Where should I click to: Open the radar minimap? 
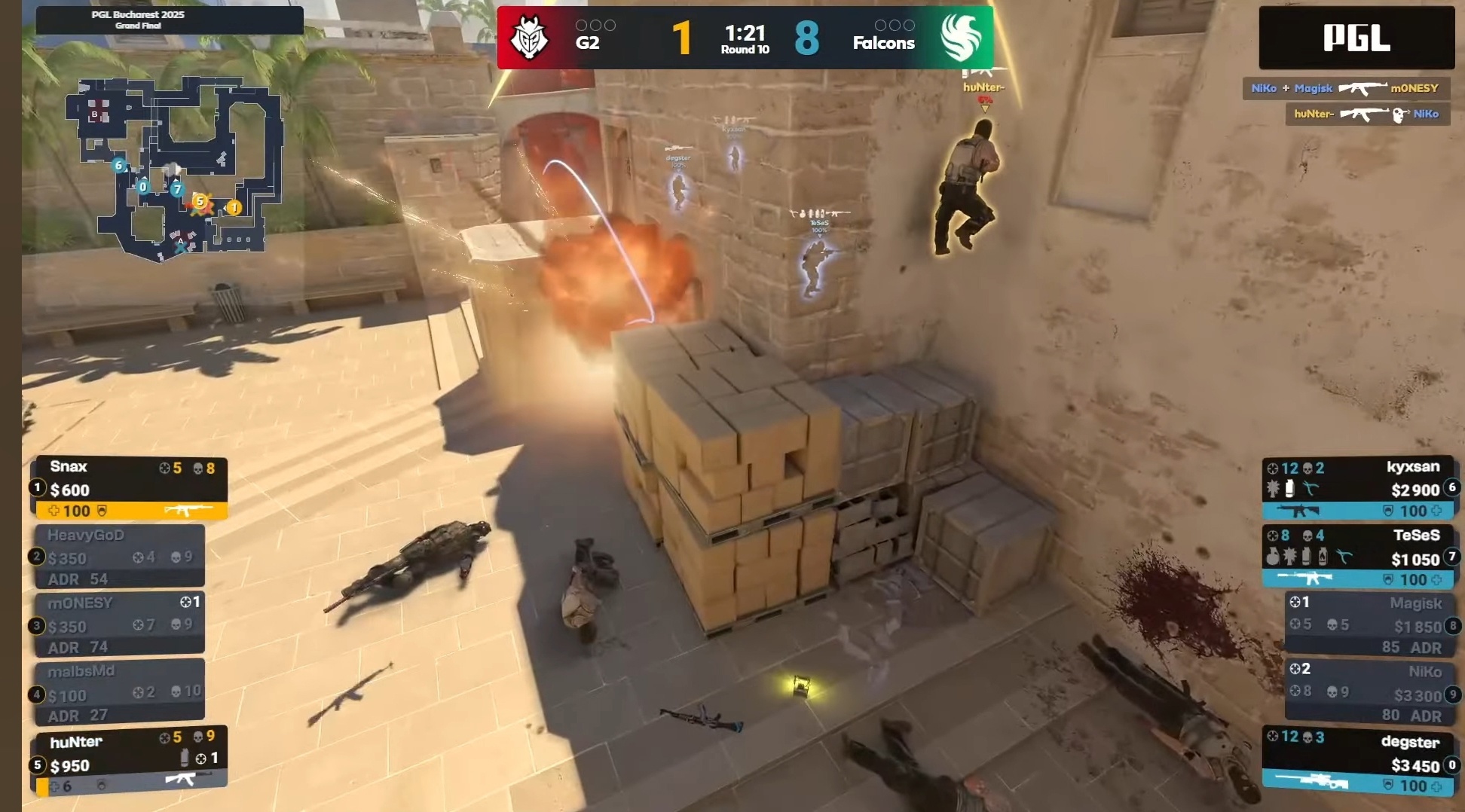[174, 168]
